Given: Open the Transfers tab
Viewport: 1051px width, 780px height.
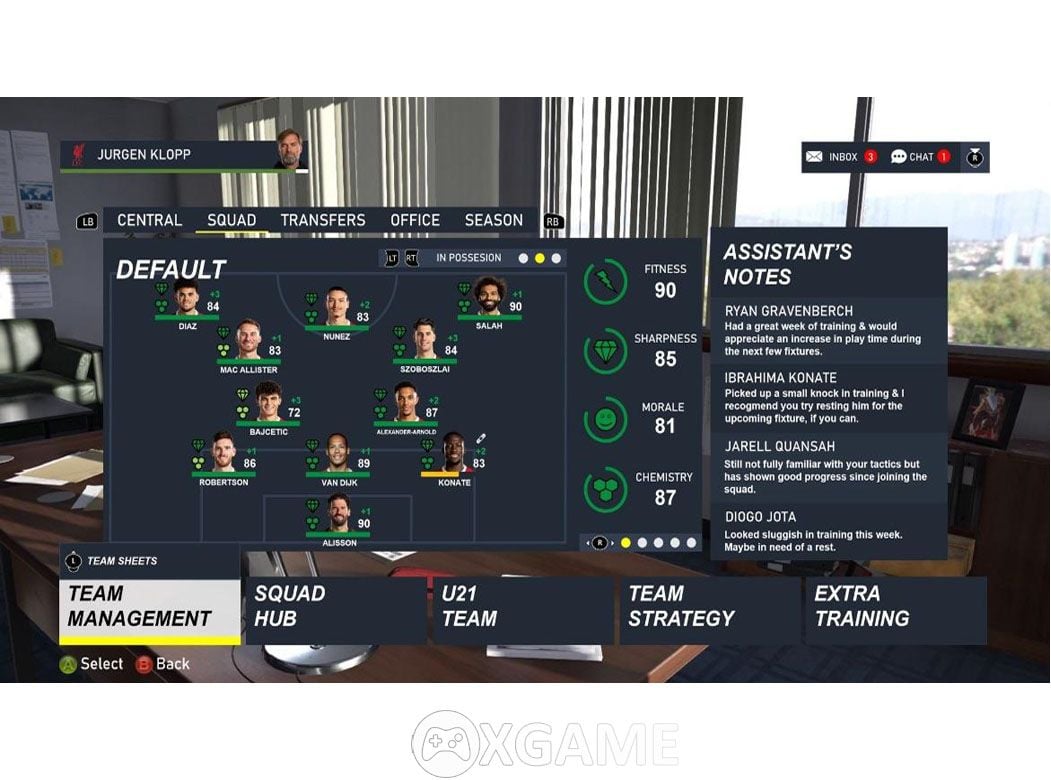Looking at the screenshot, I should (322, 221).
